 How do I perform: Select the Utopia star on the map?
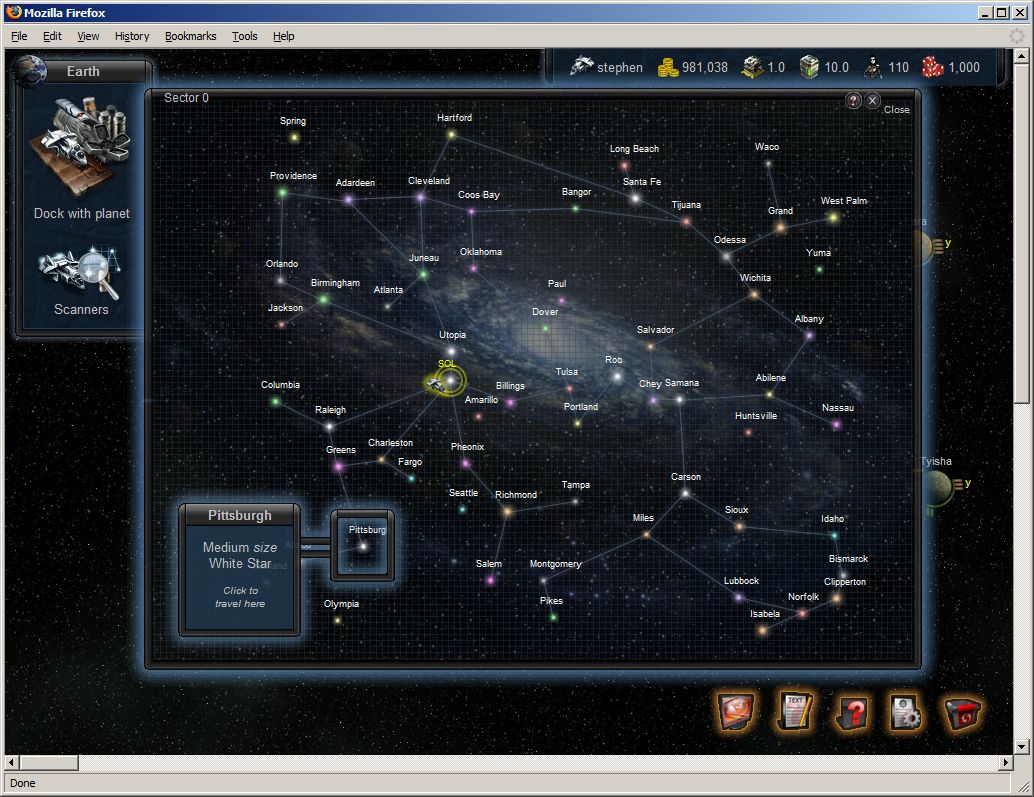click(451, 351)
